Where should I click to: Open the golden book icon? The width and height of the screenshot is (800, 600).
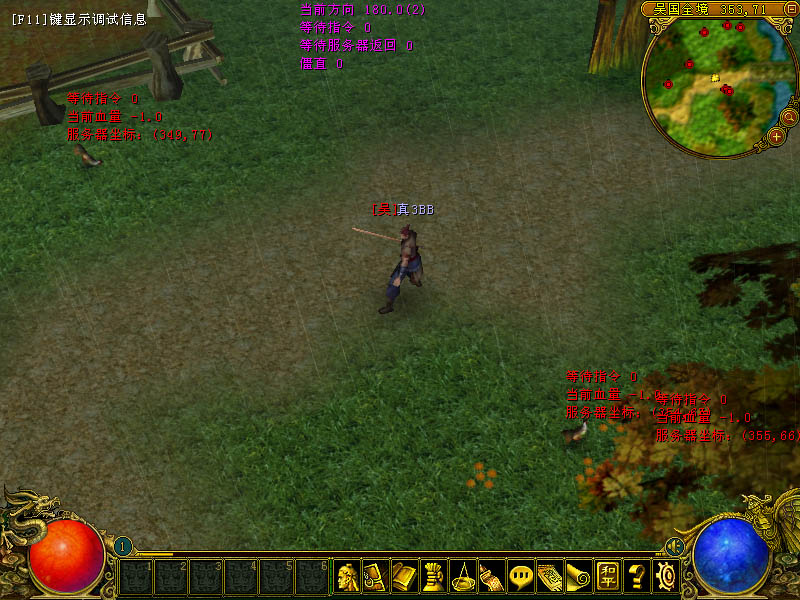(404, 576)
